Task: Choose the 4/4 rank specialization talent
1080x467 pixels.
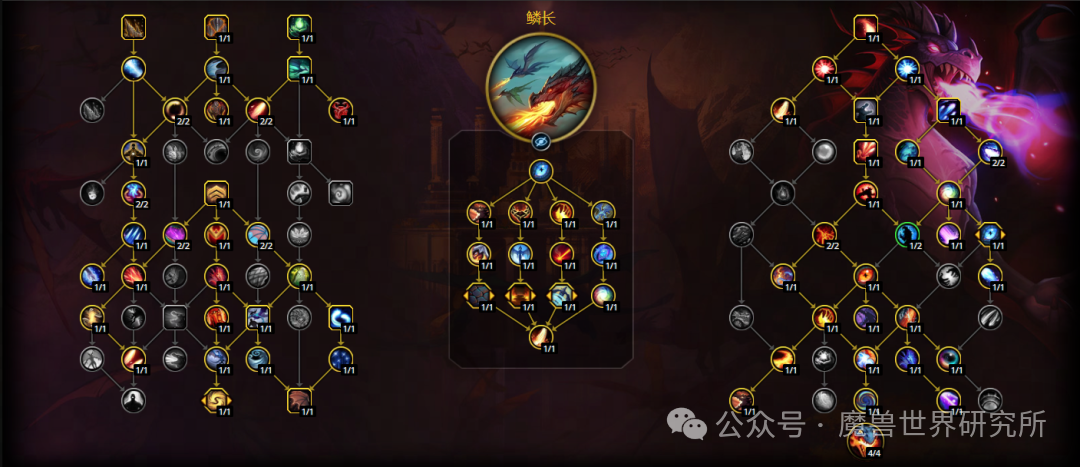Action: click(866, 439)
